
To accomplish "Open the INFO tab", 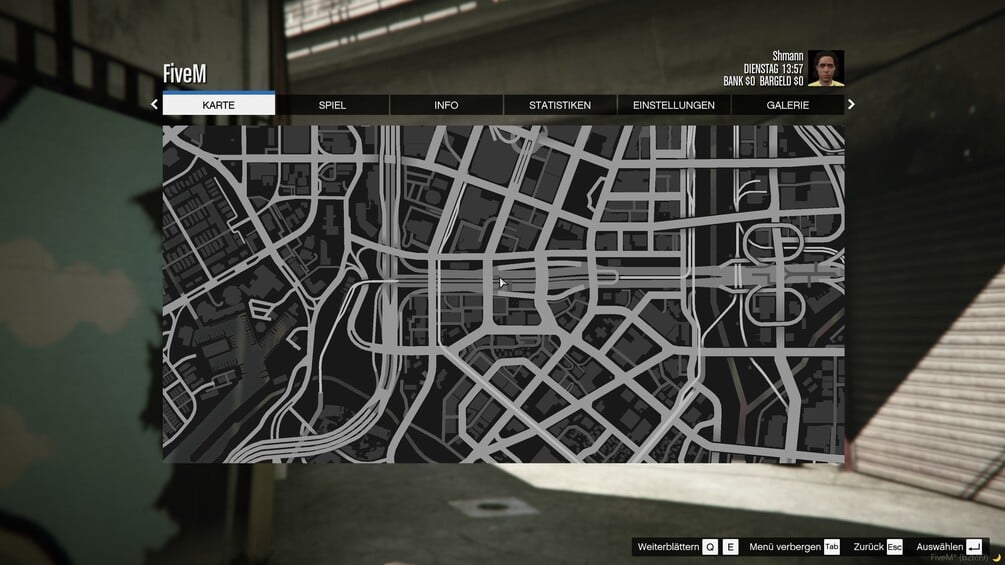I will 446,105.
